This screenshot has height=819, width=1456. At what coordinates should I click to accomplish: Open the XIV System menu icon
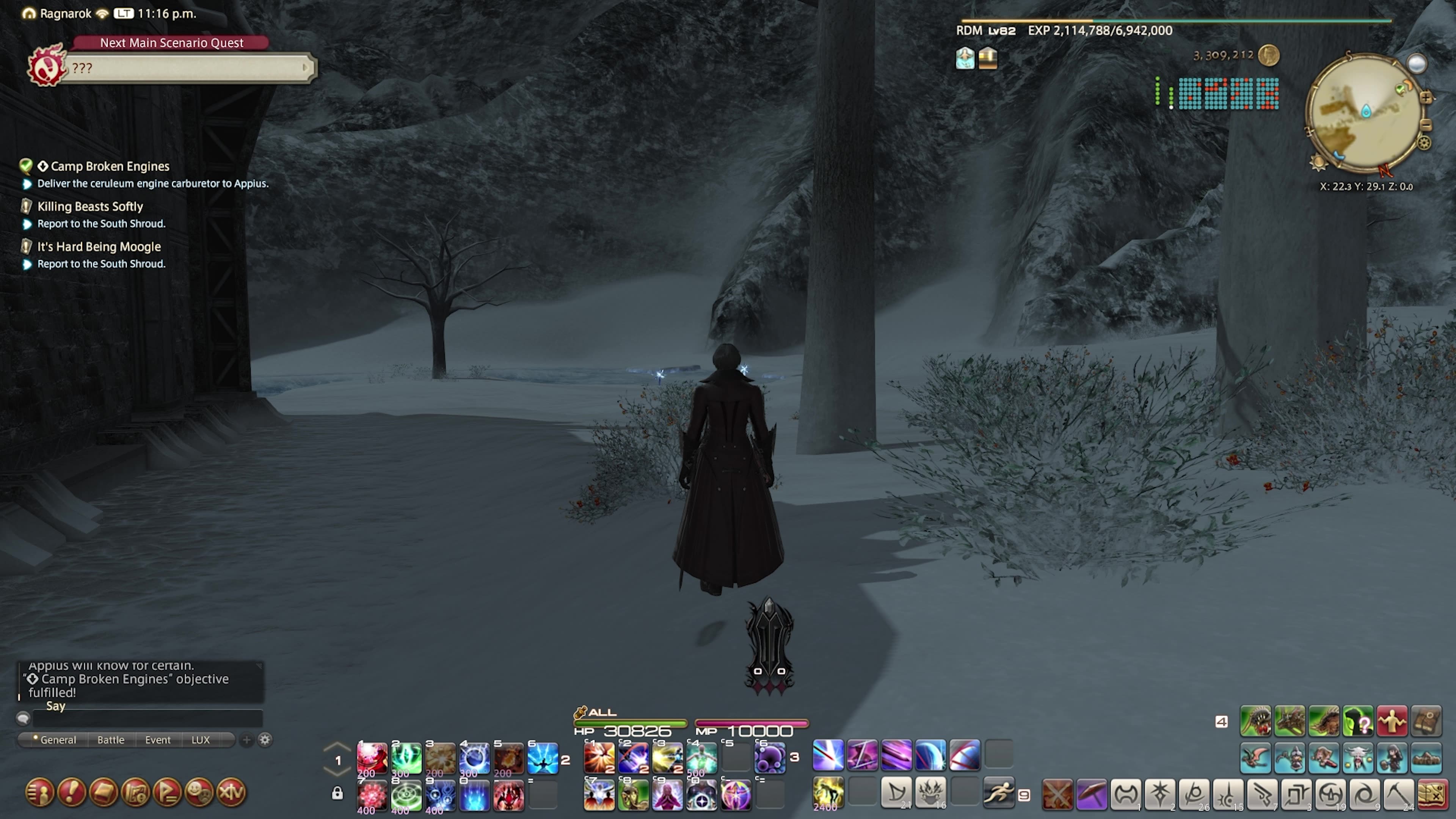(231, 793)
